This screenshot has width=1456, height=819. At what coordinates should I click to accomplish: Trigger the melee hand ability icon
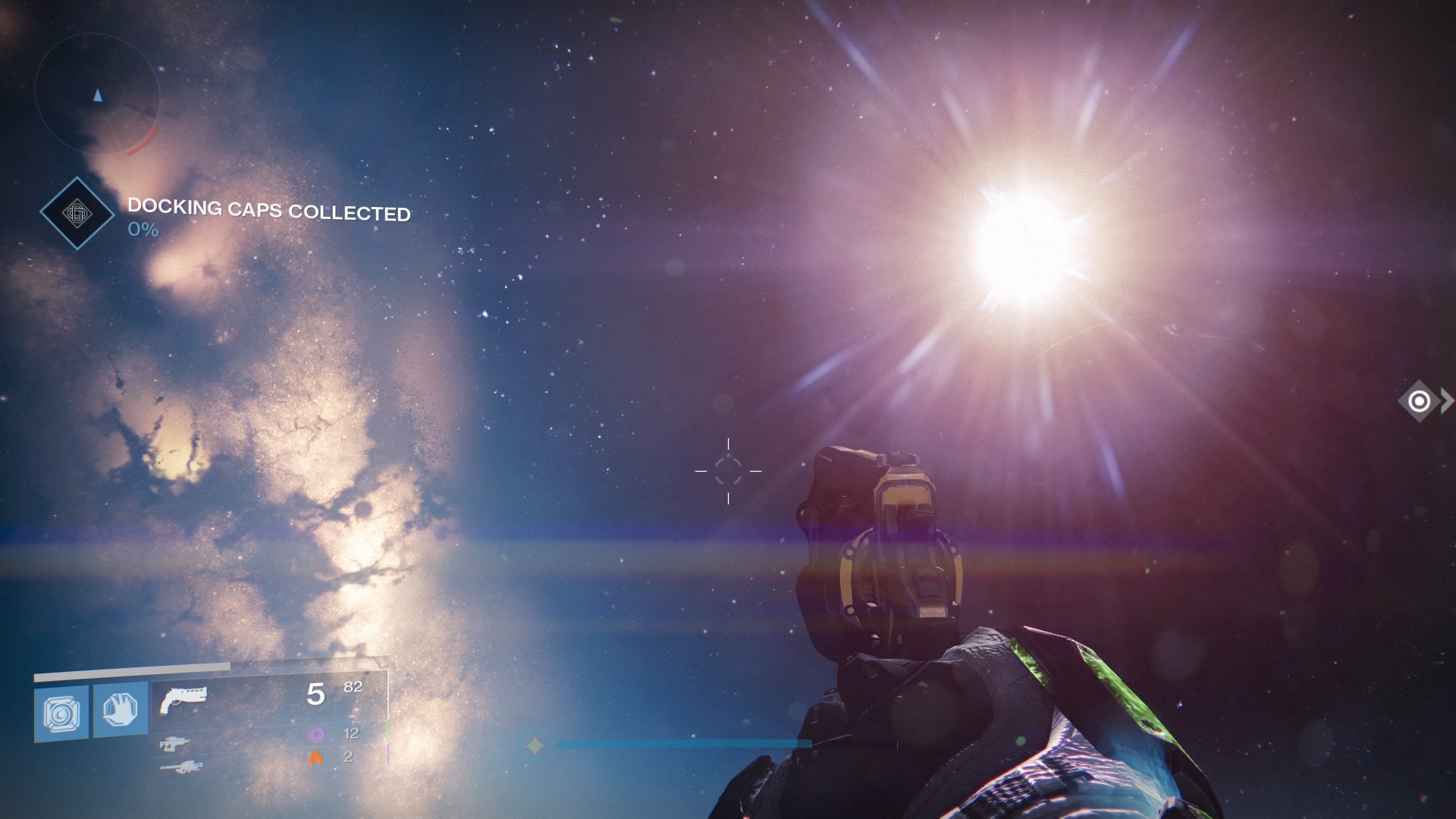click(121, 710)
